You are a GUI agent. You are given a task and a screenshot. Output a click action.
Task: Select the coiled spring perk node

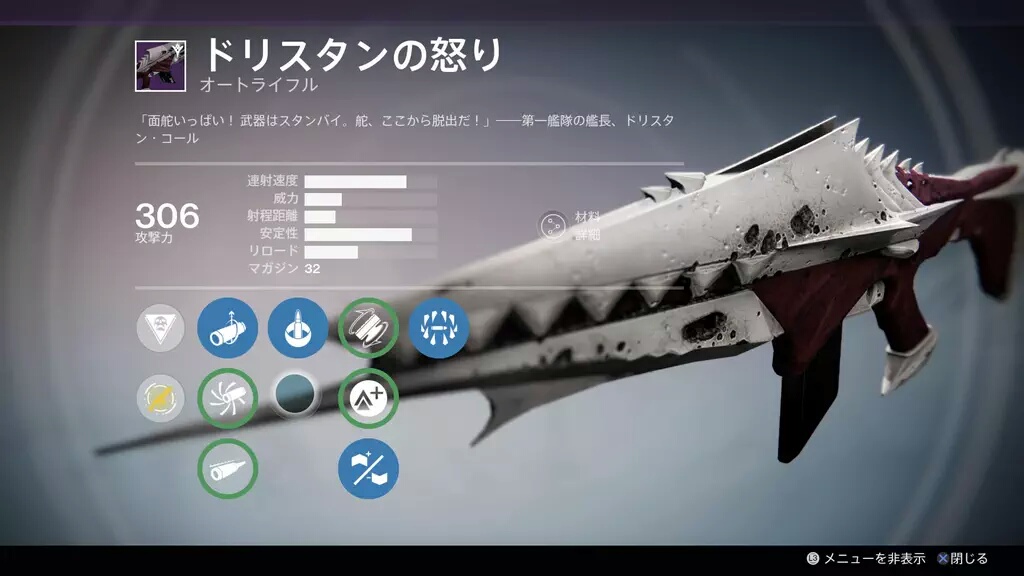[368, 328]
